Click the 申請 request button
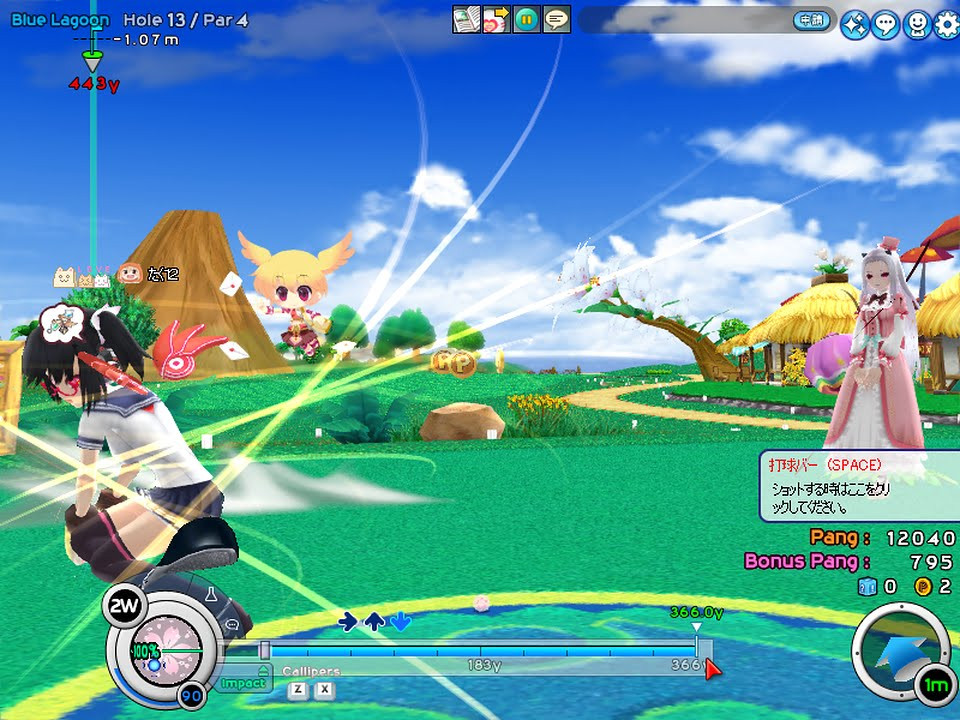The image size is (960, 720). click(811, 20)
